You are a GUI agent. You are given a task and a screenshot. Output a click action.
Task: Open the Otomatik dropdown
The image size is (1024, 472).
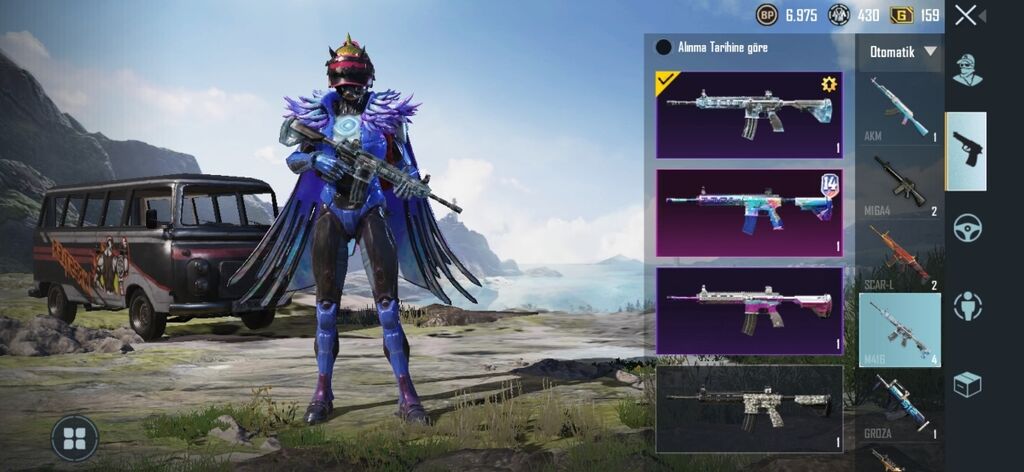click(903, 52)
